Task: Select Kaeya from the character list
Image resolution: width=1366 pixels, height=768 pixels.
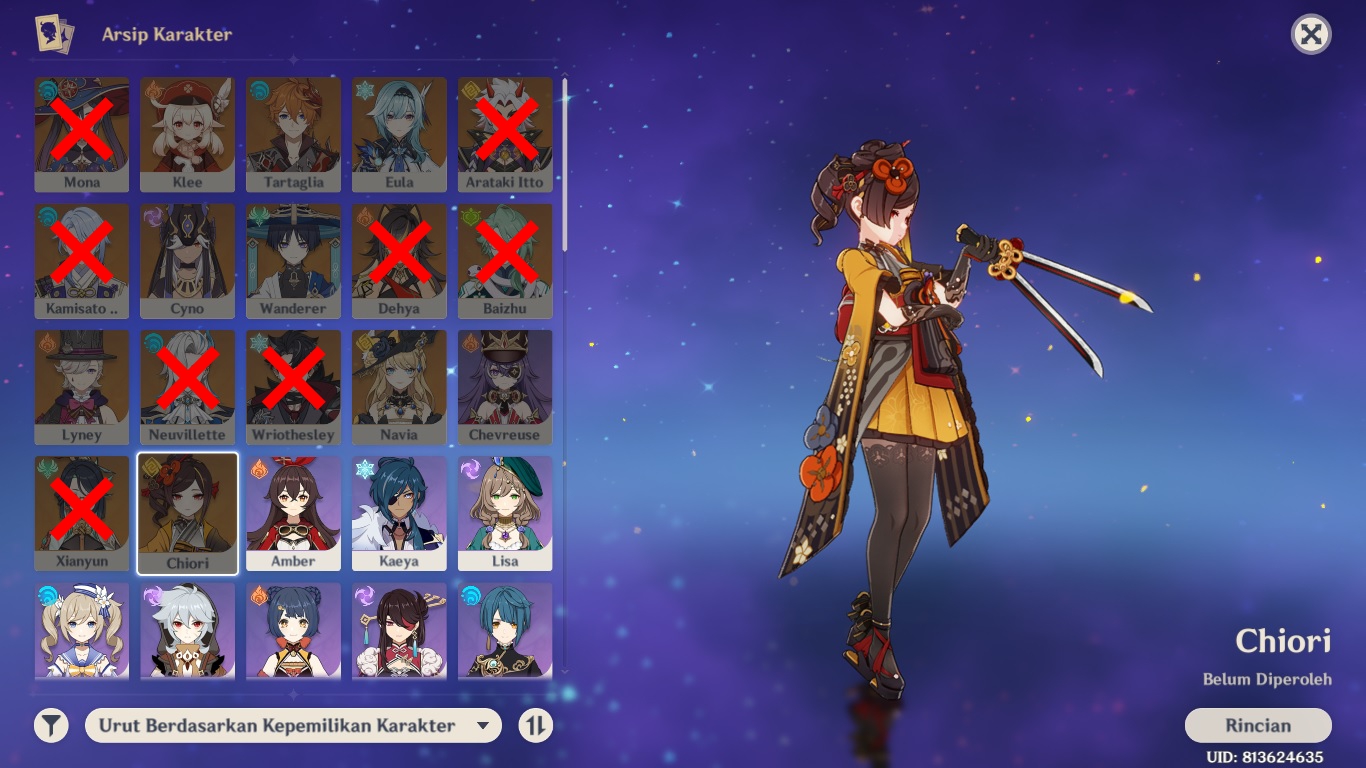Action: click(399, 511)
